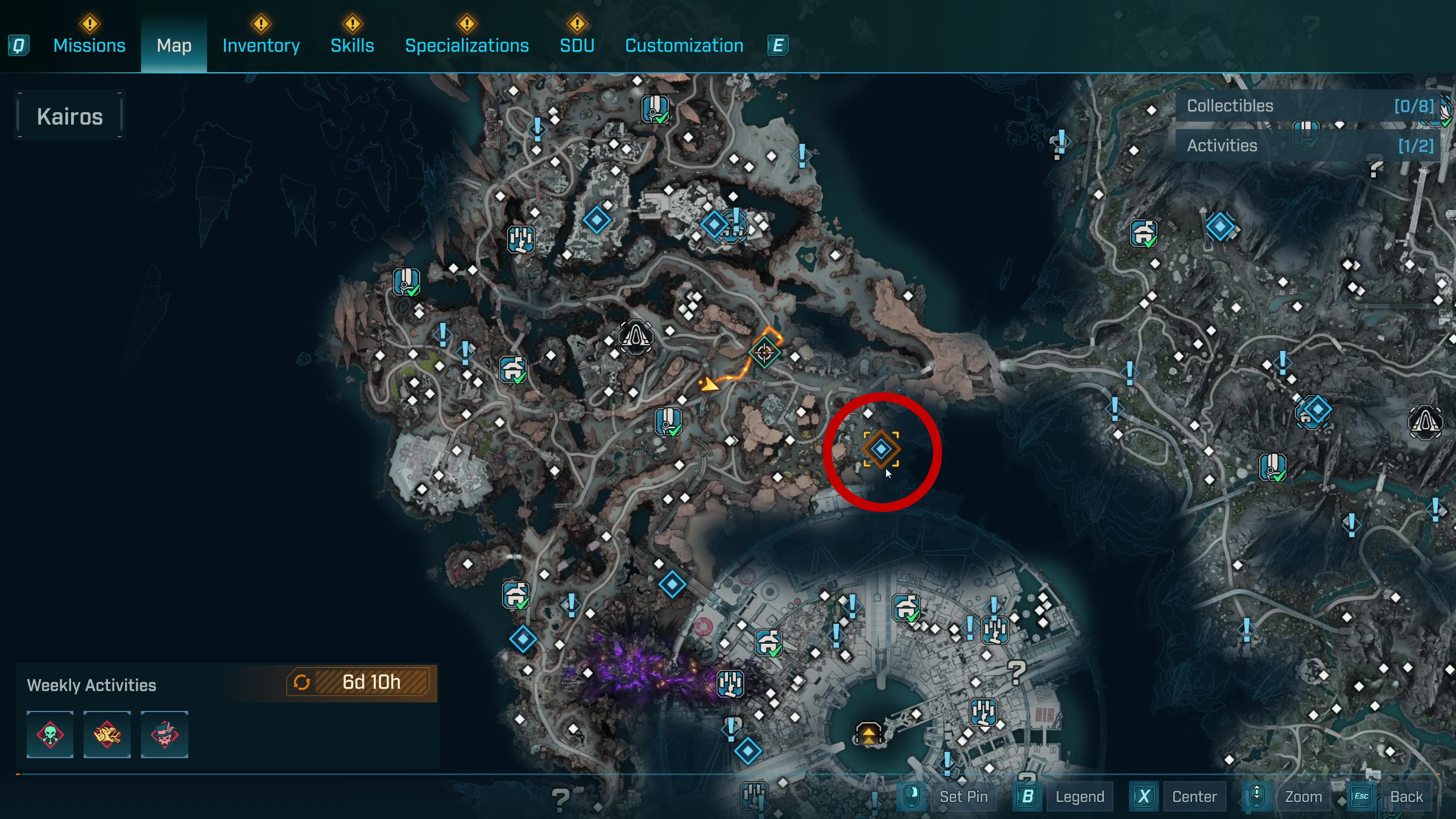Click the highlighted orange-bracketed diamond map marker
Viewport: 1456px width, 819px height.
click(x=881, y=449)
